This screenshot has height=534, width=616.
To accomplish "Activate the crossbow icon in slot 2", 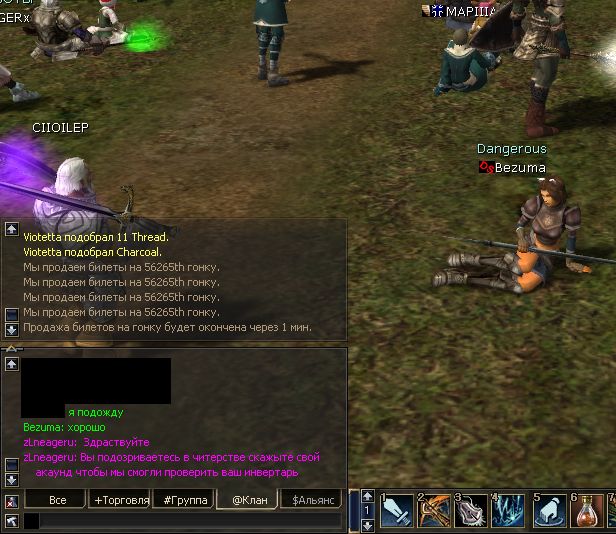I will [434, 510].
